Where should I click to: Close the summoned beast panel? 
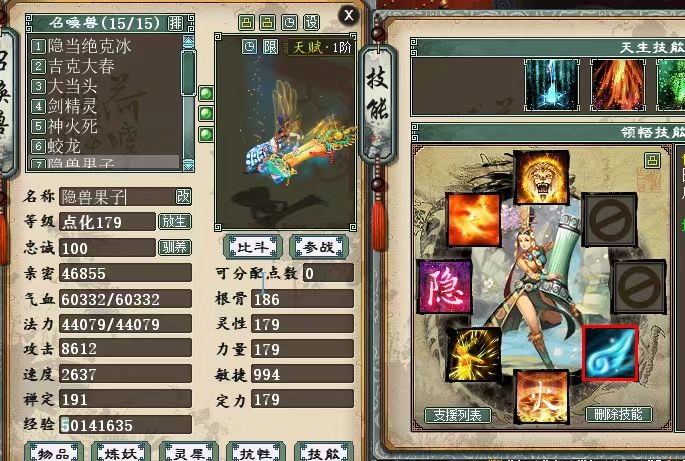coord(347,15)
